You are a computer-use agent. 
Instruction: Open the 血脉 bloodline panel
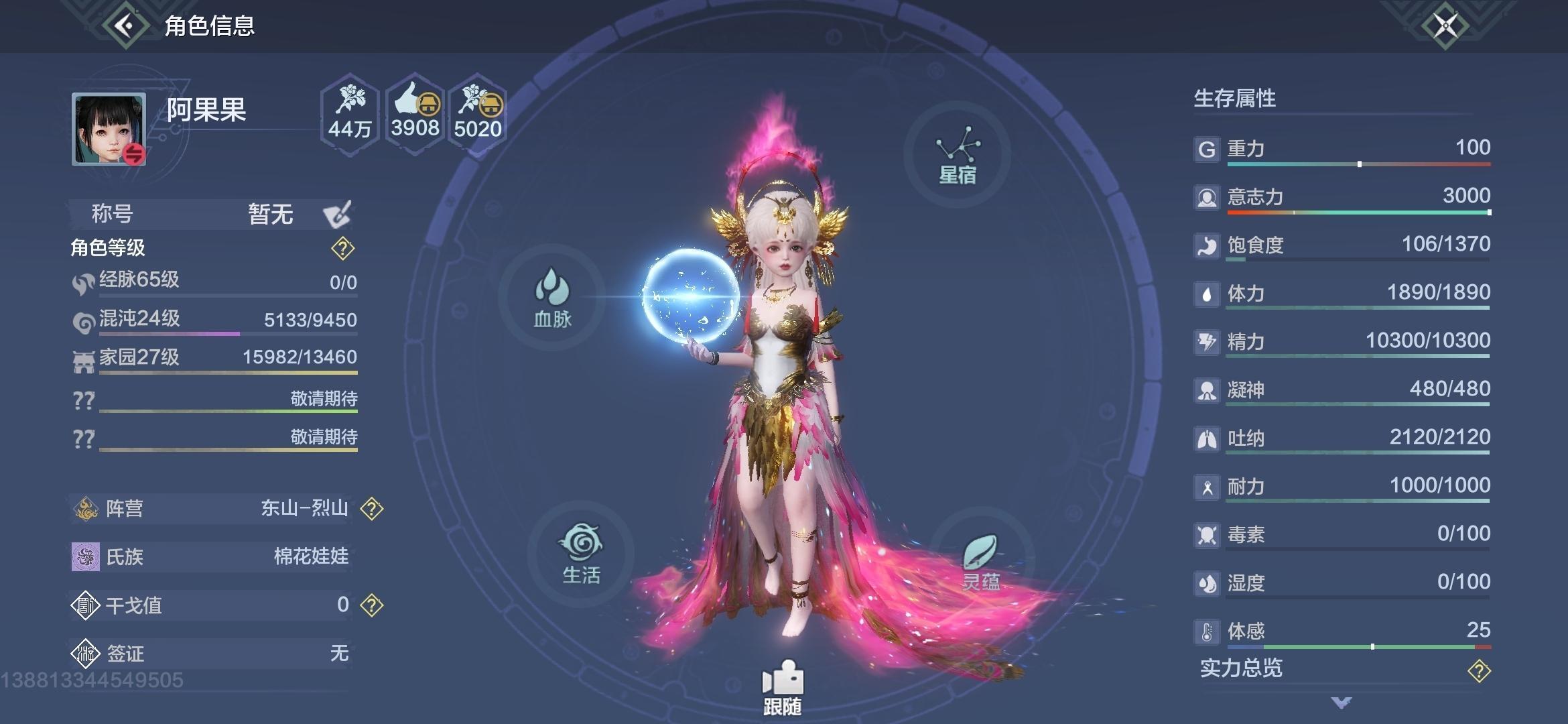click(x=552, y=298)
